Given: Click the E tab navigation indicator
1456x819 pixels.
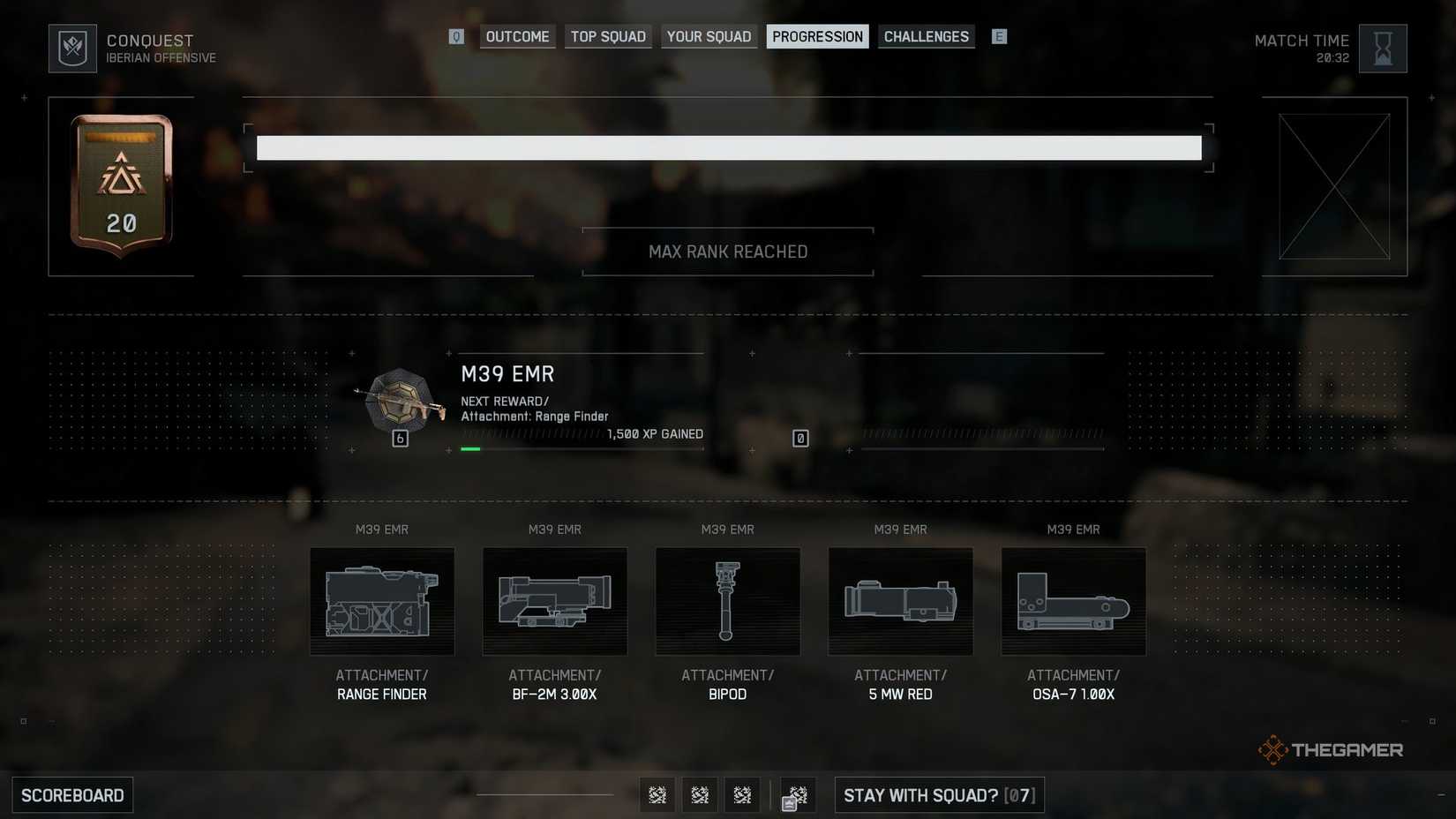Looking at the screenshot, I should tap(999, 36).
